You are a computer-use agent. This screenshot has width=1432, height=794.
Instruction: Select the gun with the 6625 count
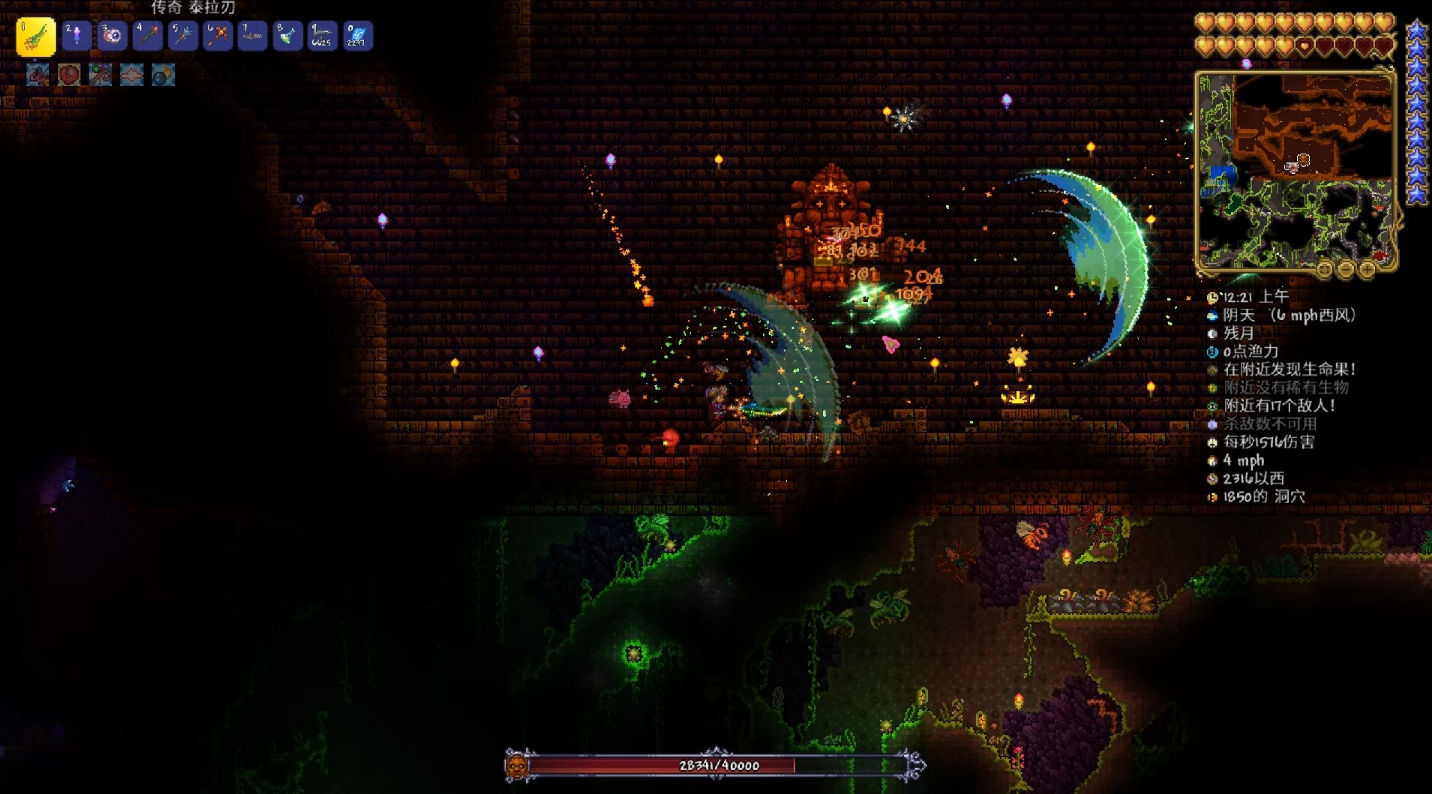(x=322, y=36)
